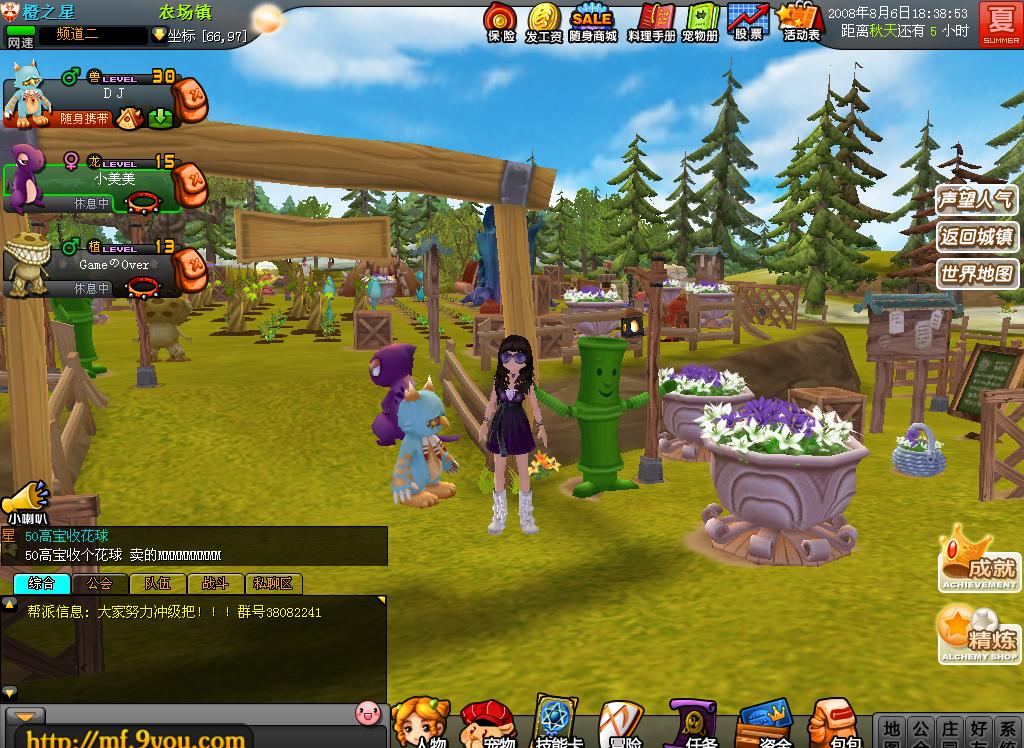The height and width of the screenshot is (748, 1024).
Task: Switch to the 公会 chat tab
Action: tap(100, 584)
